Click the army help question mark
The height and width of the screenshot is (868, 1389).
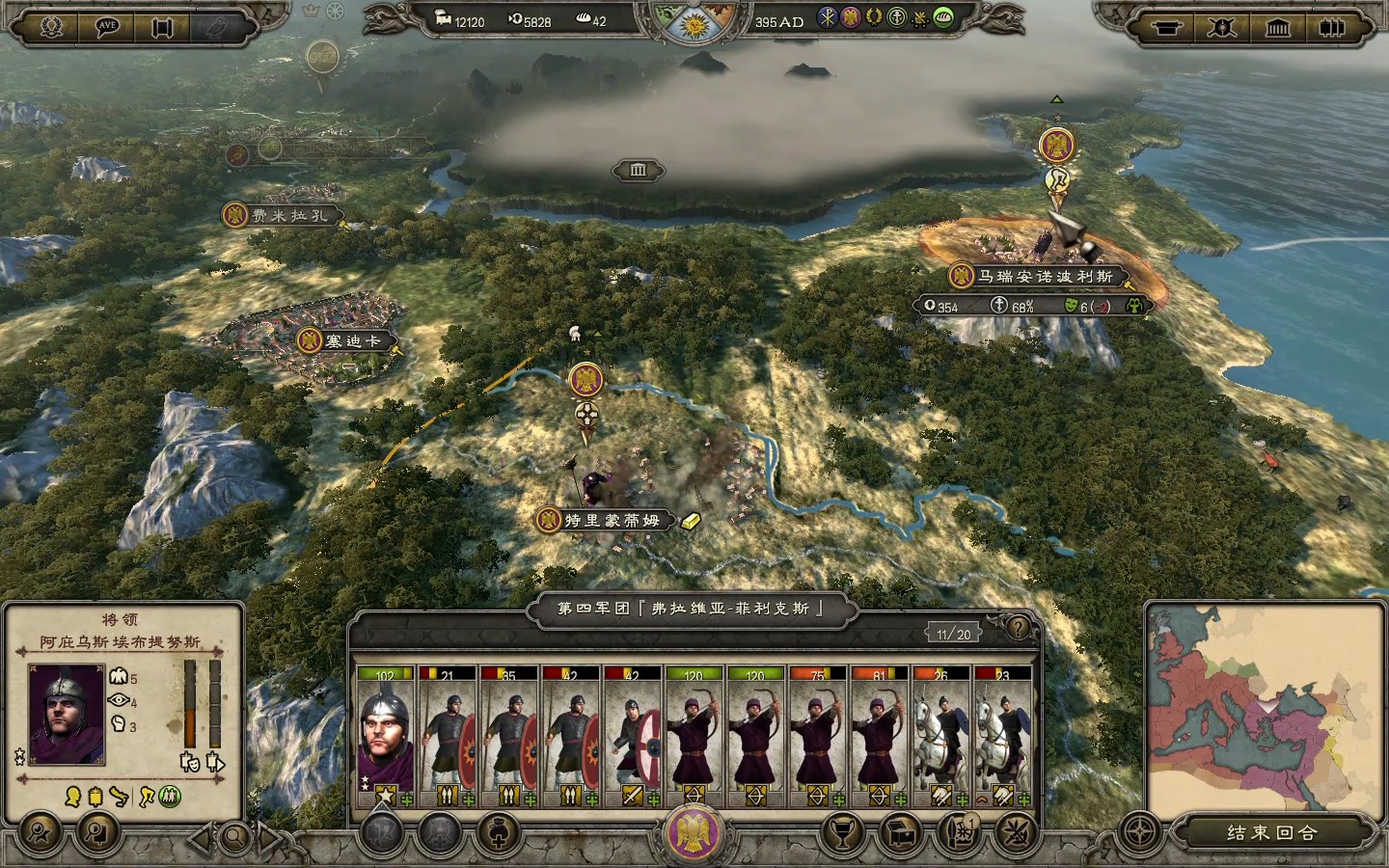(1019, 628)
